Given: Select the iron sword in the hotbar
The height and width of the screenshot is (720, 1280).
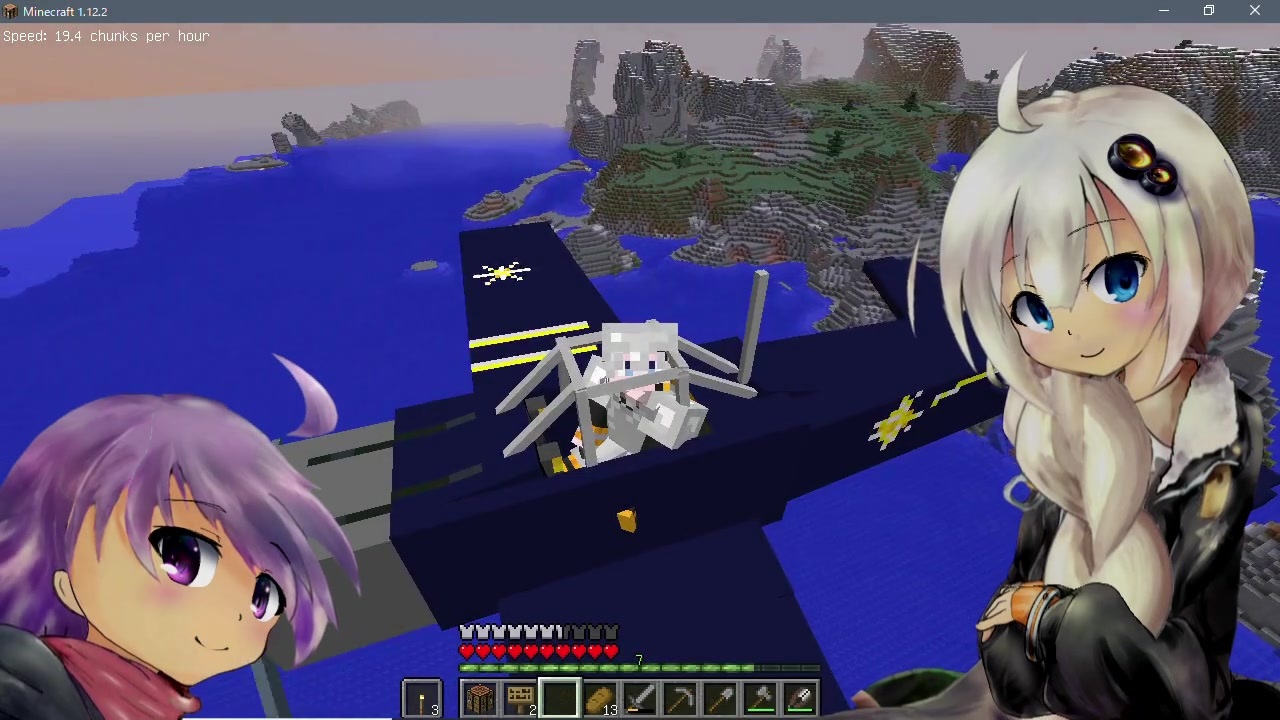Looking at the screenshot, I should coord(640,695).
